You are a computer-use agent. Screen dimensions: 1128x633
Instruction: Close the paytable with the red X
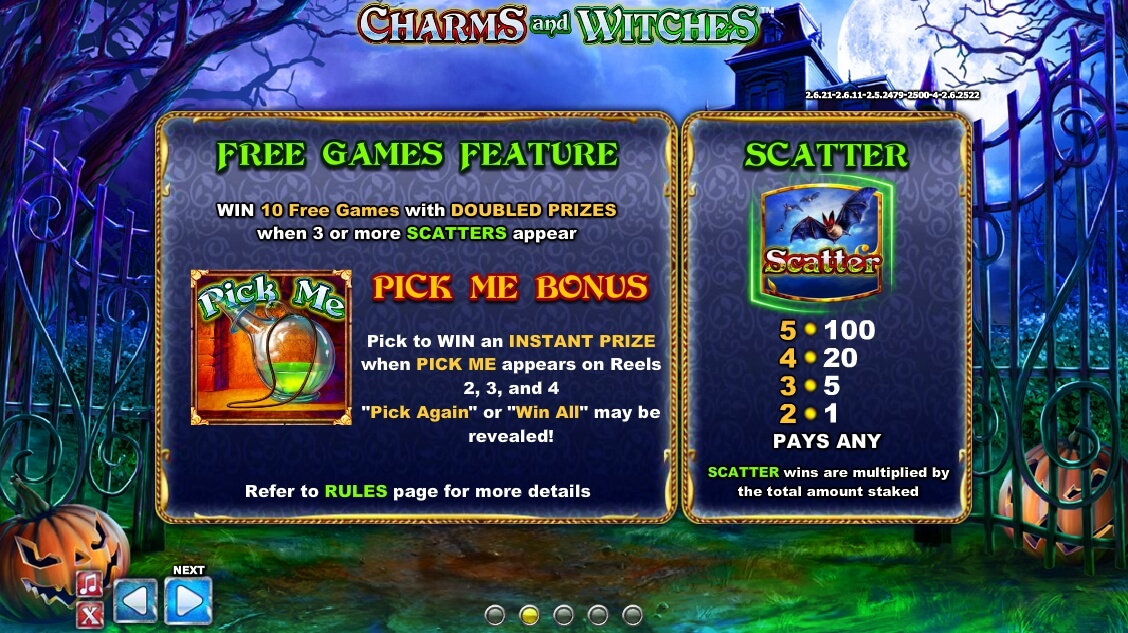(x=90, y=614)
